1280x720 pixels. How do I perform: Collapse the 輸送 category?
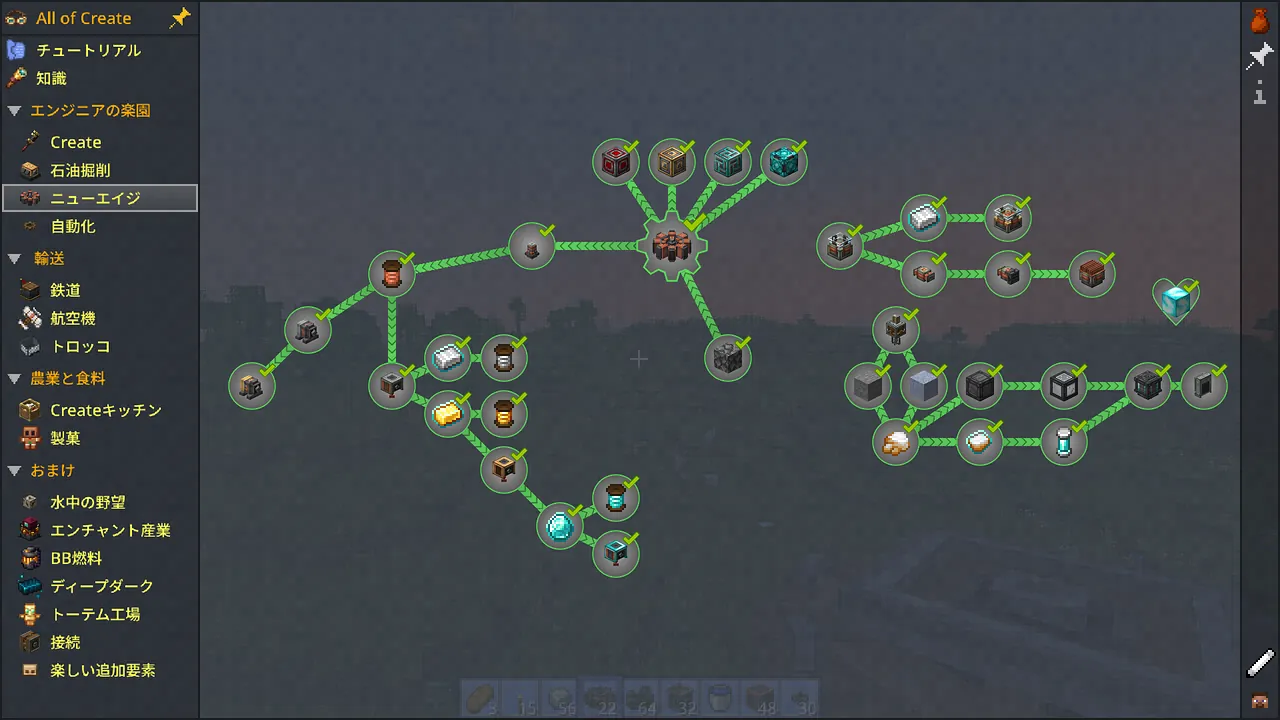[14, 258]
